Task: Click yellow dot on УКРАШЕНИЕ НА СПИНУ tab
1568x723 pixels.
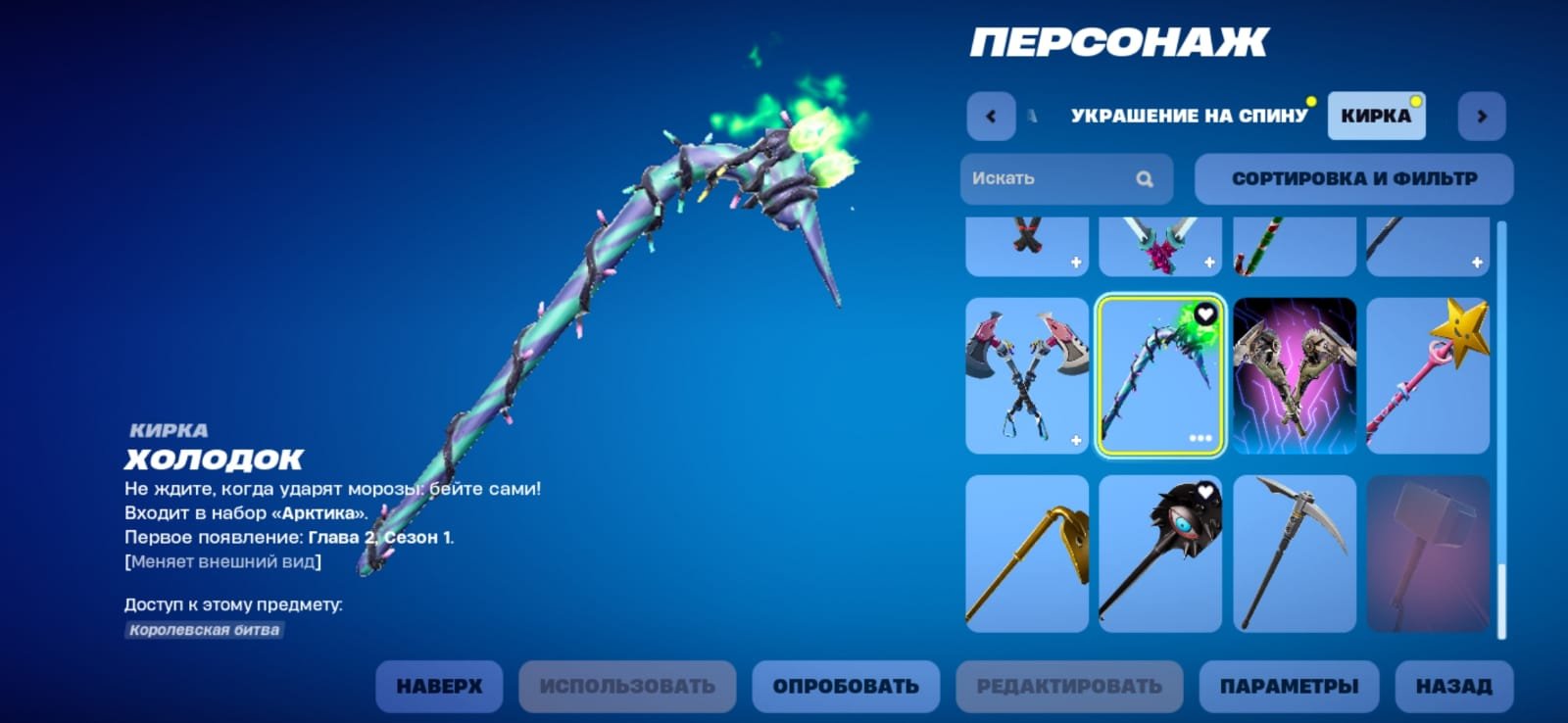Action: [1310, 100]
